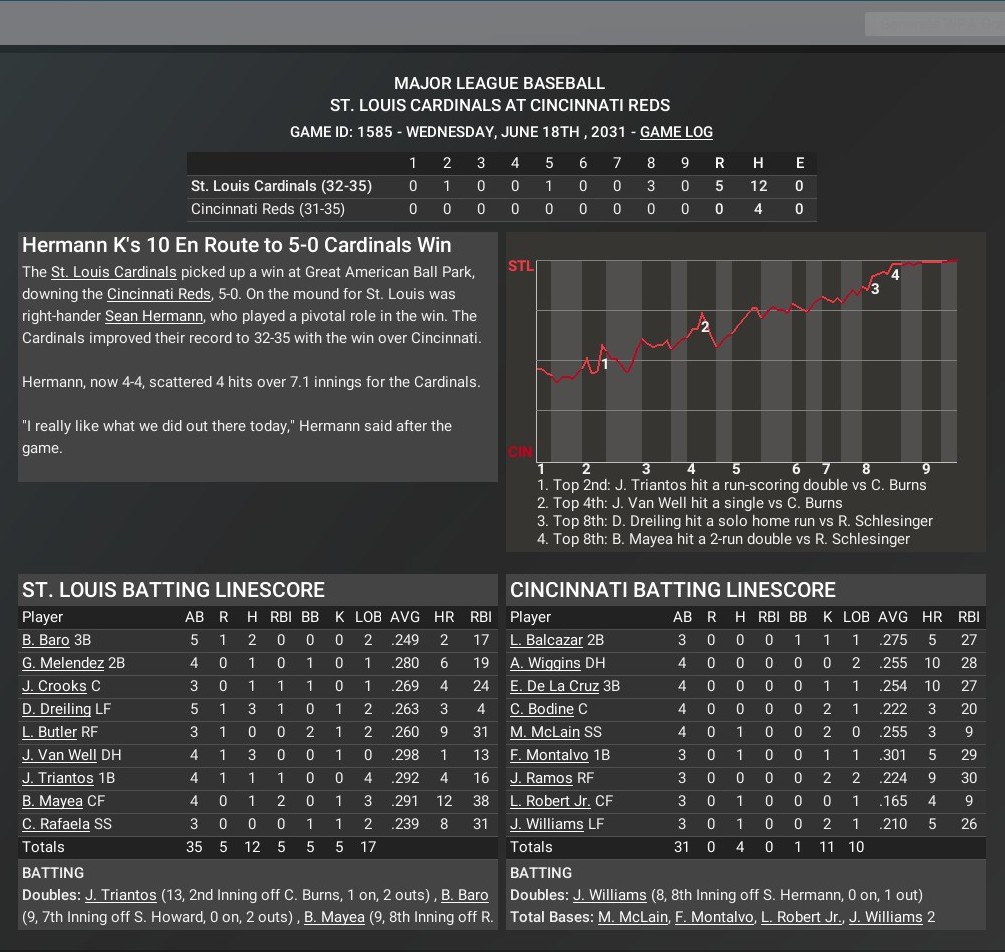The image size is (1005, 952).
Task: Open St. Louis Cardinals team link in recap
Action: (x=113, y=272)
